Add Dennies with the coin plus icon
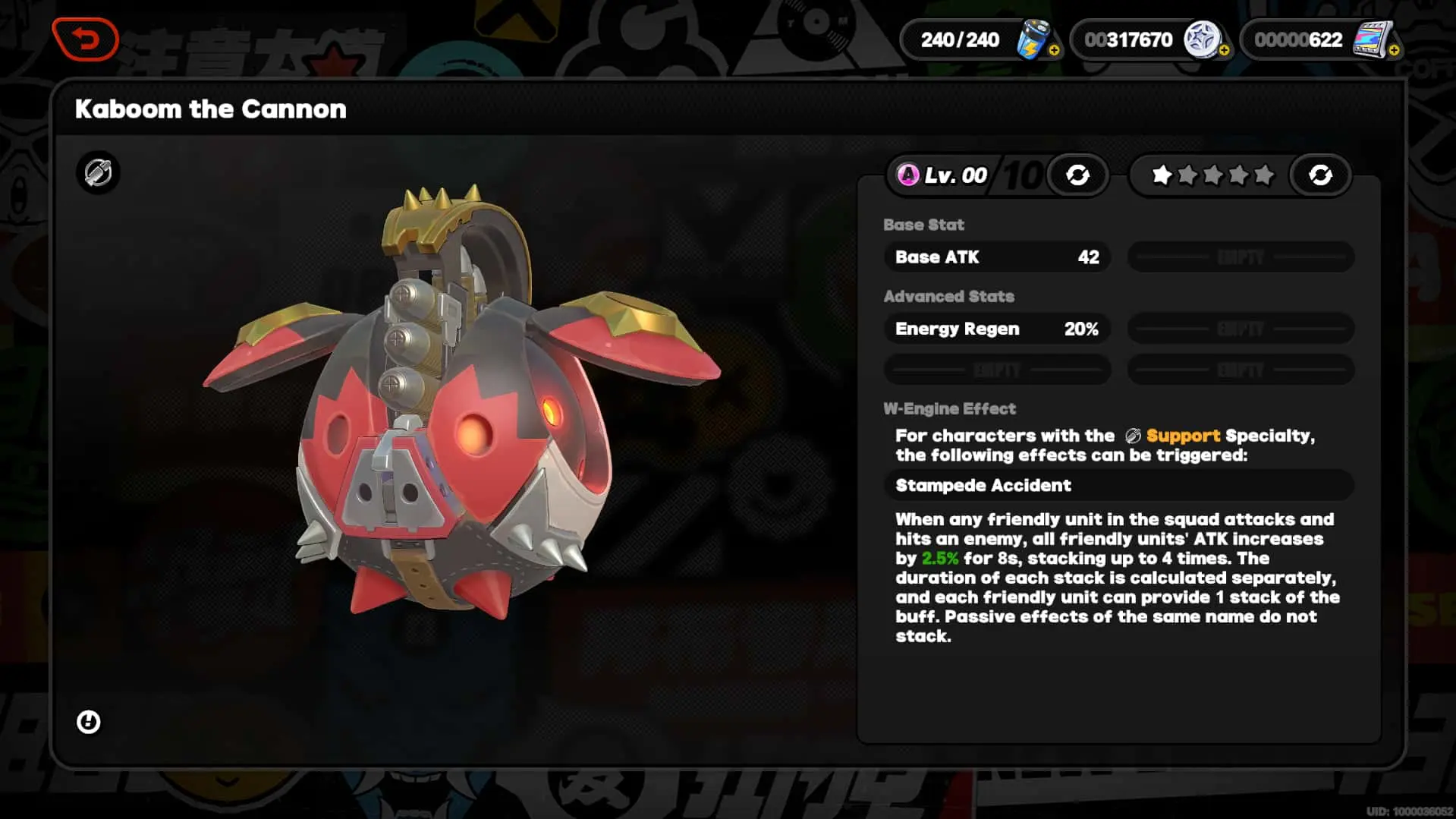 tap(1224, 50)
